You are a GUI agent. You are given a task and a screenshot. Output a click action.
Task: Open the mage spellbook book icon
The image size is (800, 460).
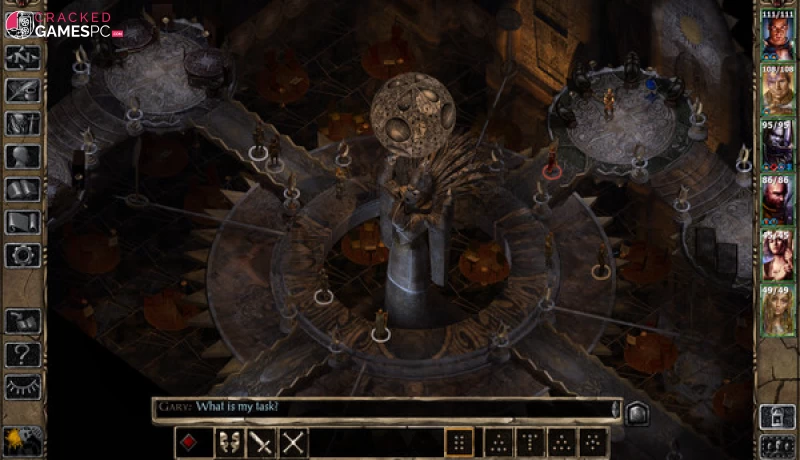(x=22, y=189)
